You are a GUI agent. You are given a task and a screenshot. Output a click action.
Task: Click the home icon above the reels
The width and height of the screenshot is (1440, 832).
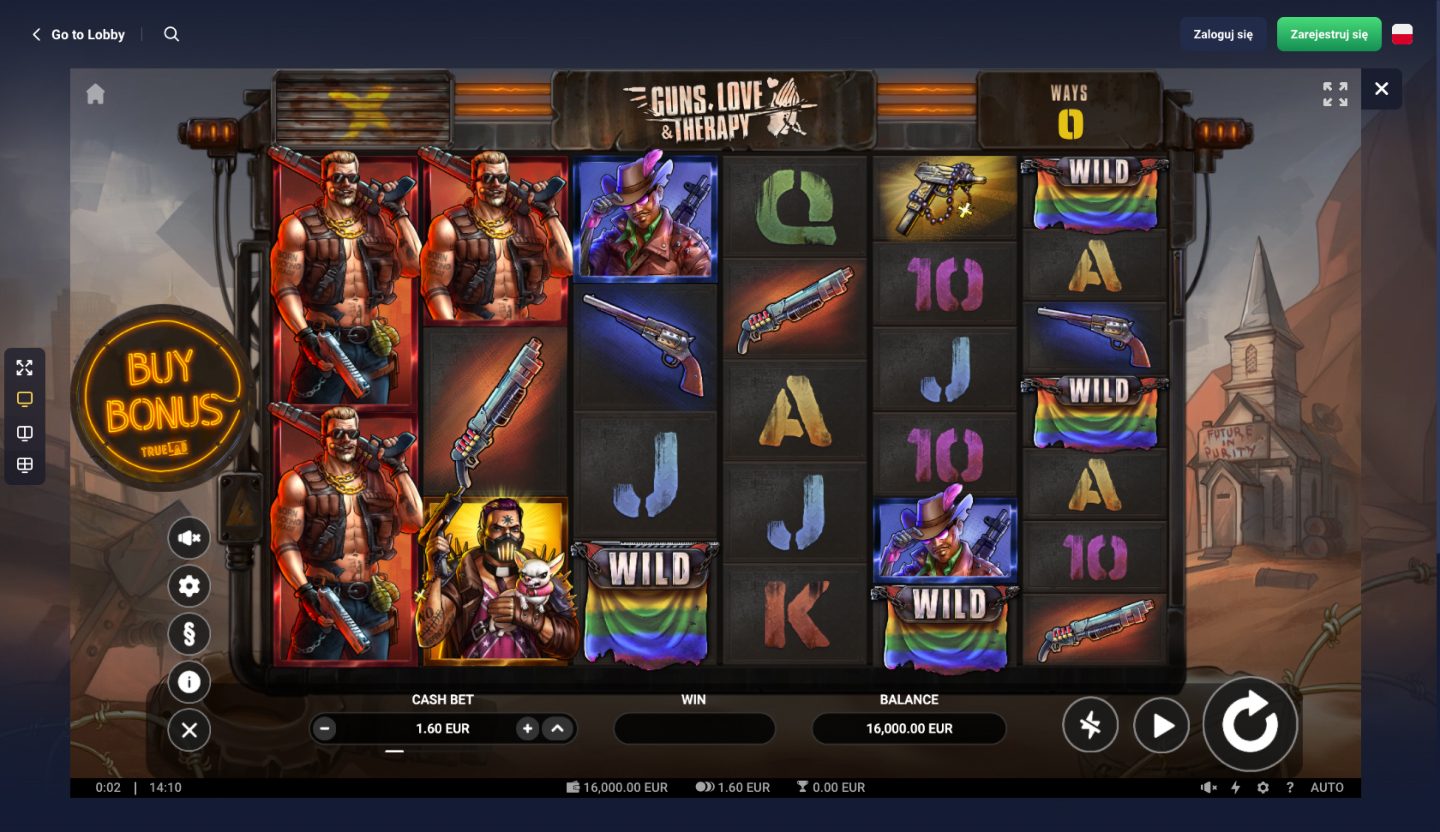click(x=95, y=92)
